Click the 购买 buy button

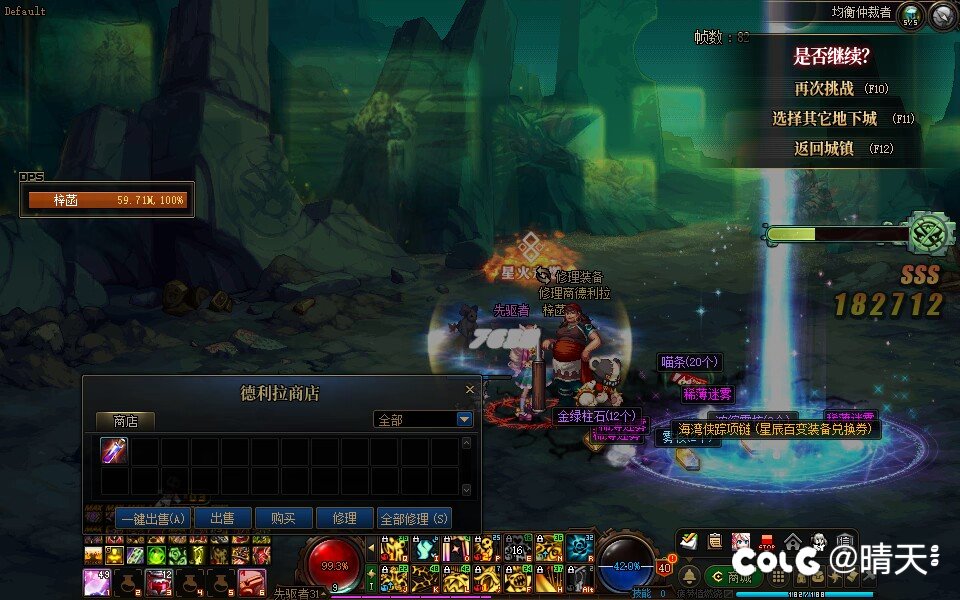point(283,519)
